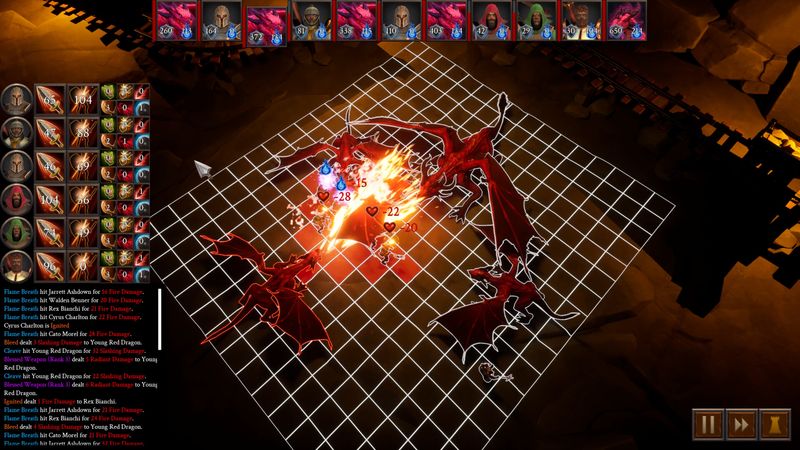800x450 pixels.
Task: Click the golden rook button
Action: [x=776, y=424]
